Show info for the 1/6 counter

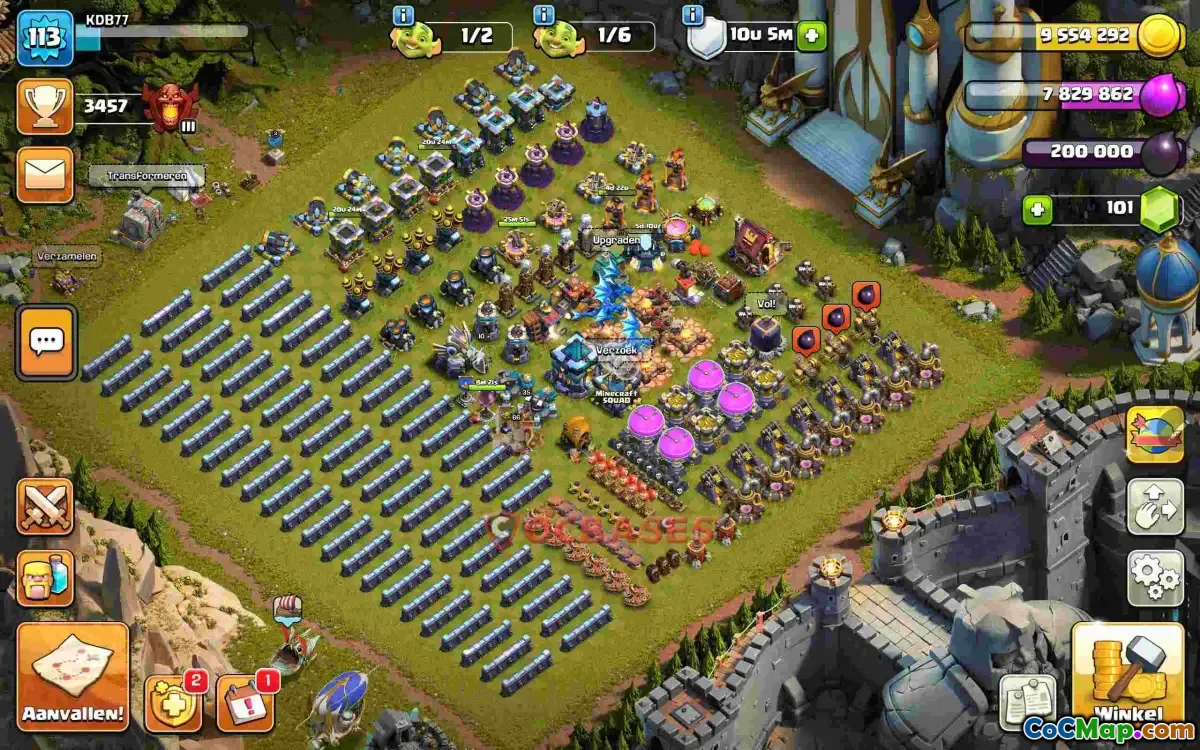pyautogui.click(x=544, y=15)
